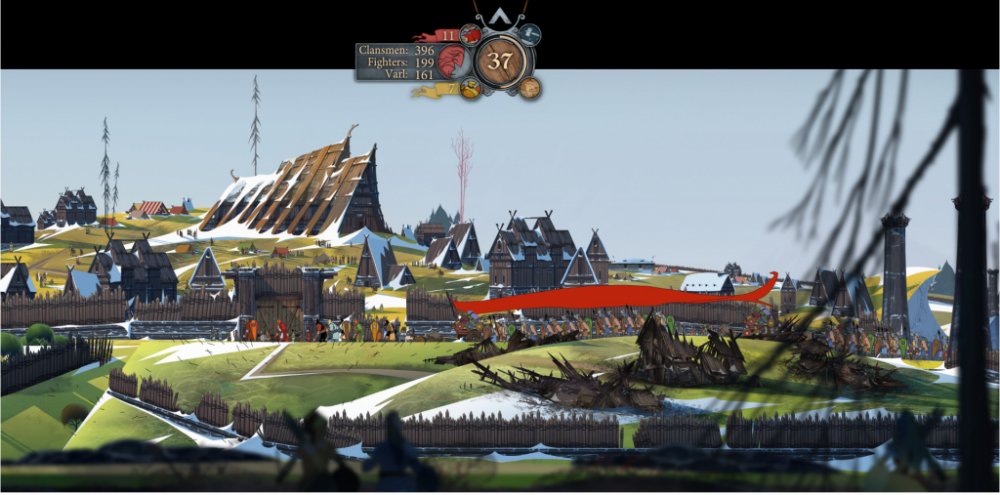The image size is (1000, 495).
Task: Open the blue round icon beside the shield
Action: tap(530, 35)
